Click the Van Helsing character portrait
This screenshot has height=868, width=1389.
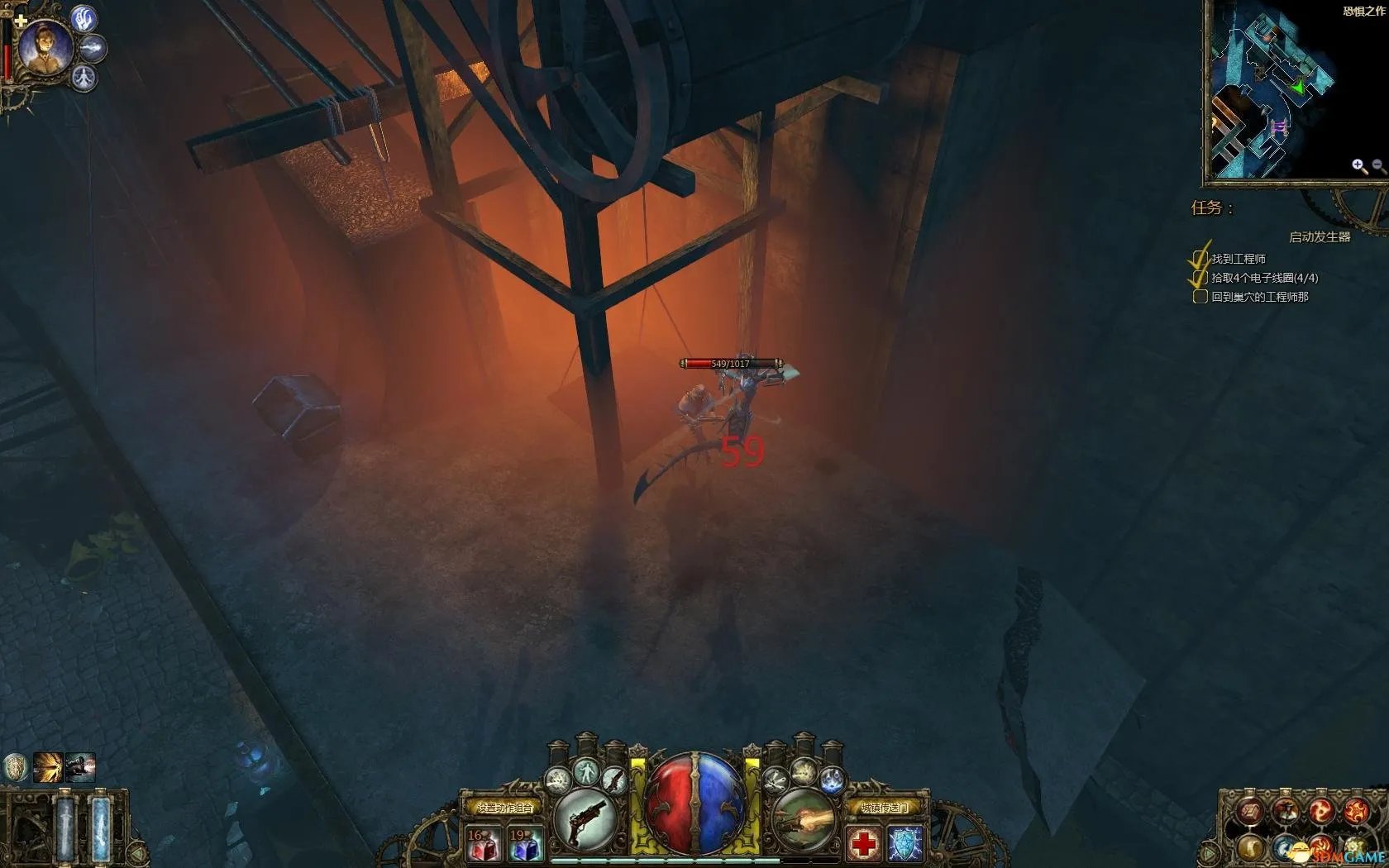pyautogui.click(x=43, y=46)
